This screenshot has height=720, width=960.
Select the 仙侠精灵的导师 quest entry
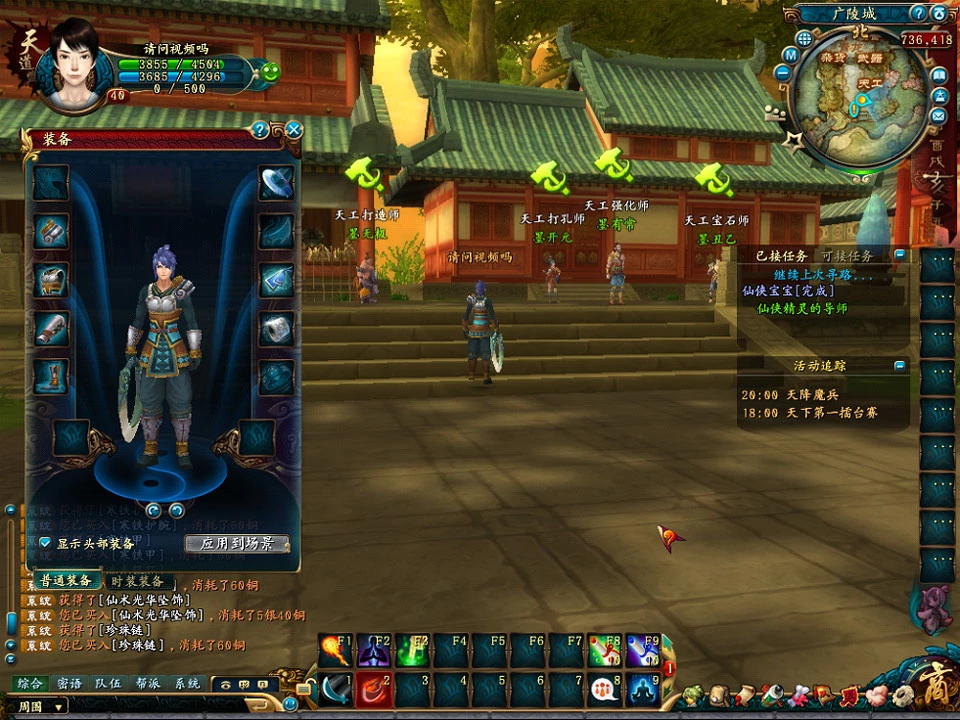point(802,309)
